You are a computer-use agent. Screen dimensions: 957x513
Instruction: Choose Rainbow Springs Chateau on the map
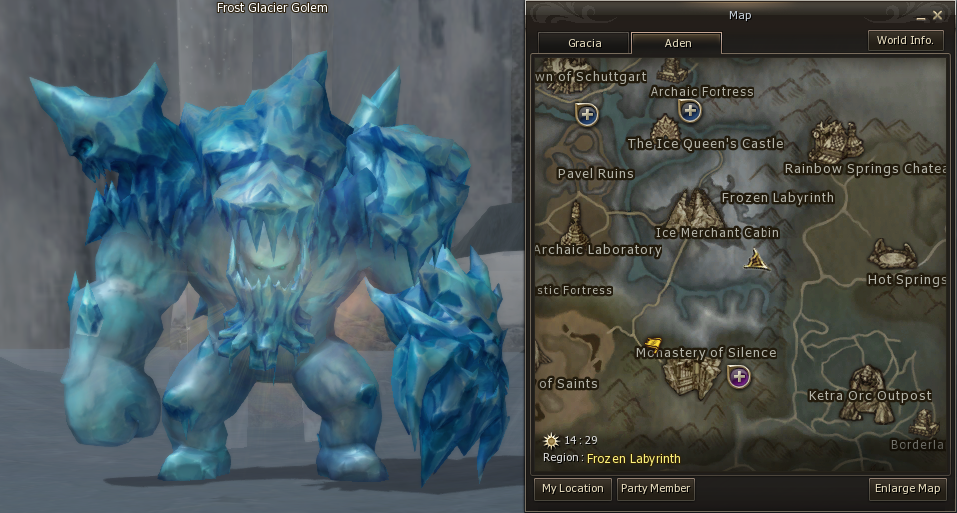tap(836, 140)
